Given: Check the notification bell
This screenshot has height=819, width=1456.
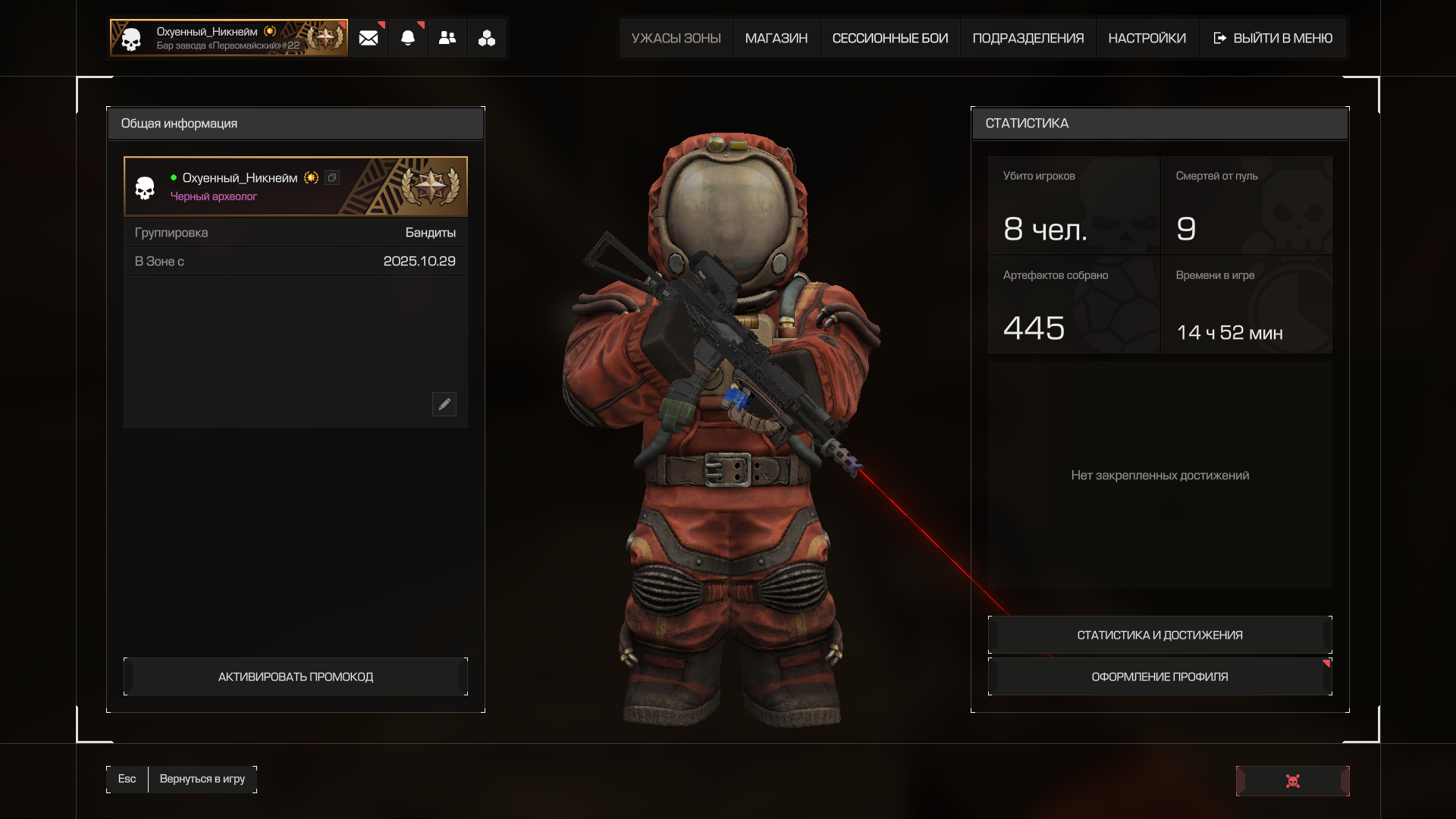Looking at the screenshot, I should (x=408, y=38).
